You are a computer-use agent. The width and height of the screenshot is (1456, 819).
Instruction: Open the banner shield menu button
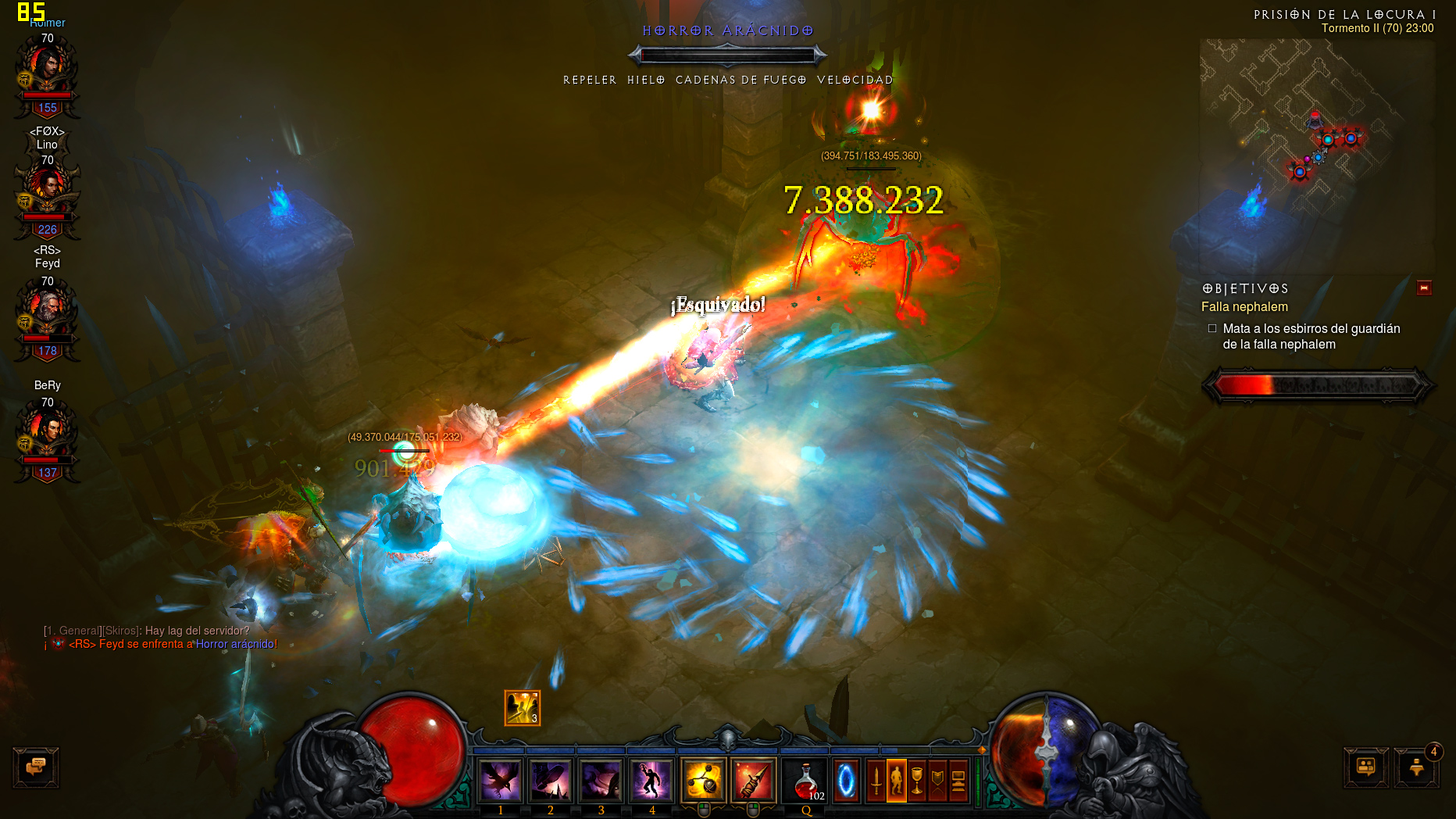pos(937,780)
